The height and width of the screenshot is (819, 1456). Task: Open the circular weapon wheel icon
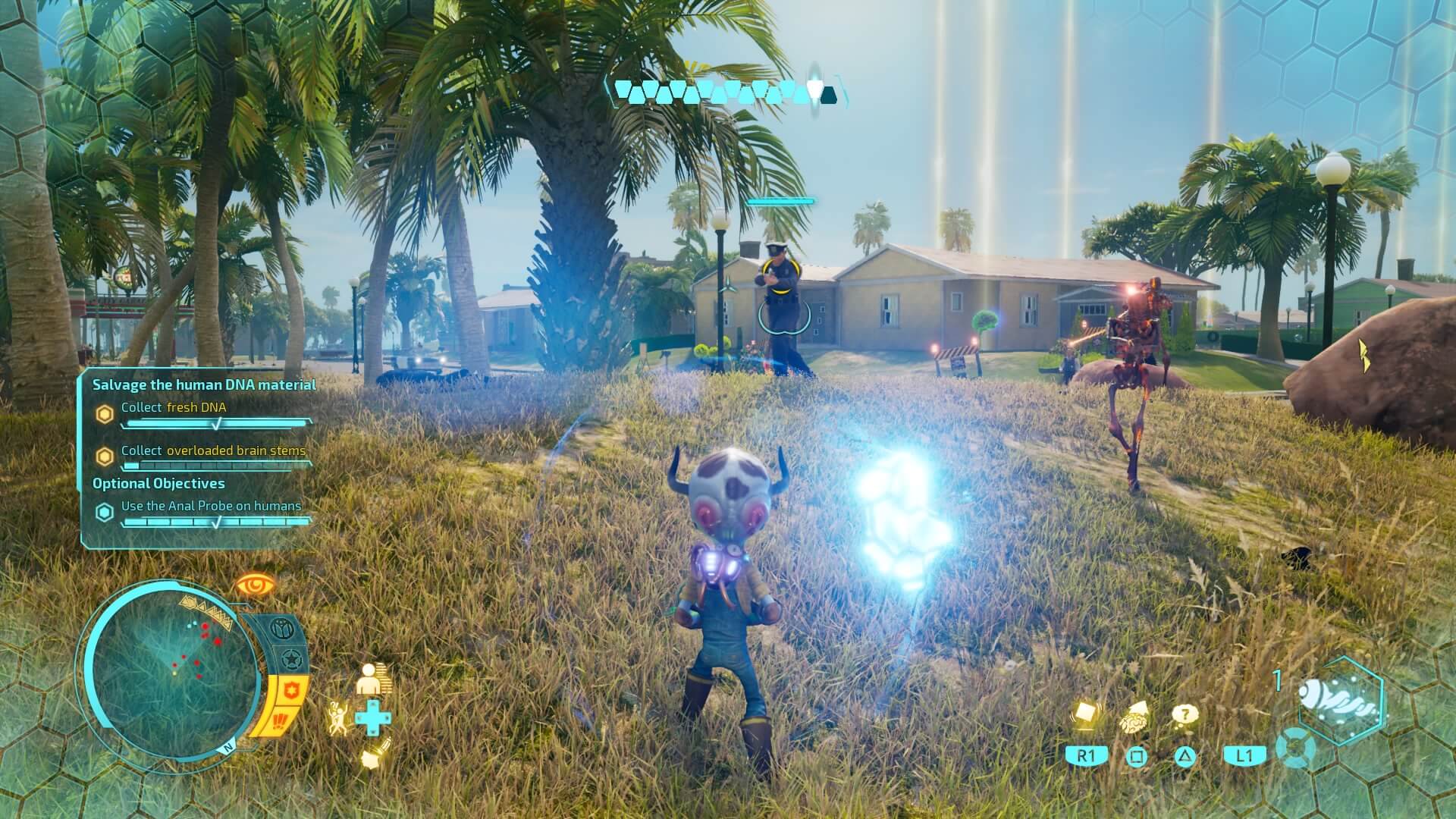(1295, 747)
